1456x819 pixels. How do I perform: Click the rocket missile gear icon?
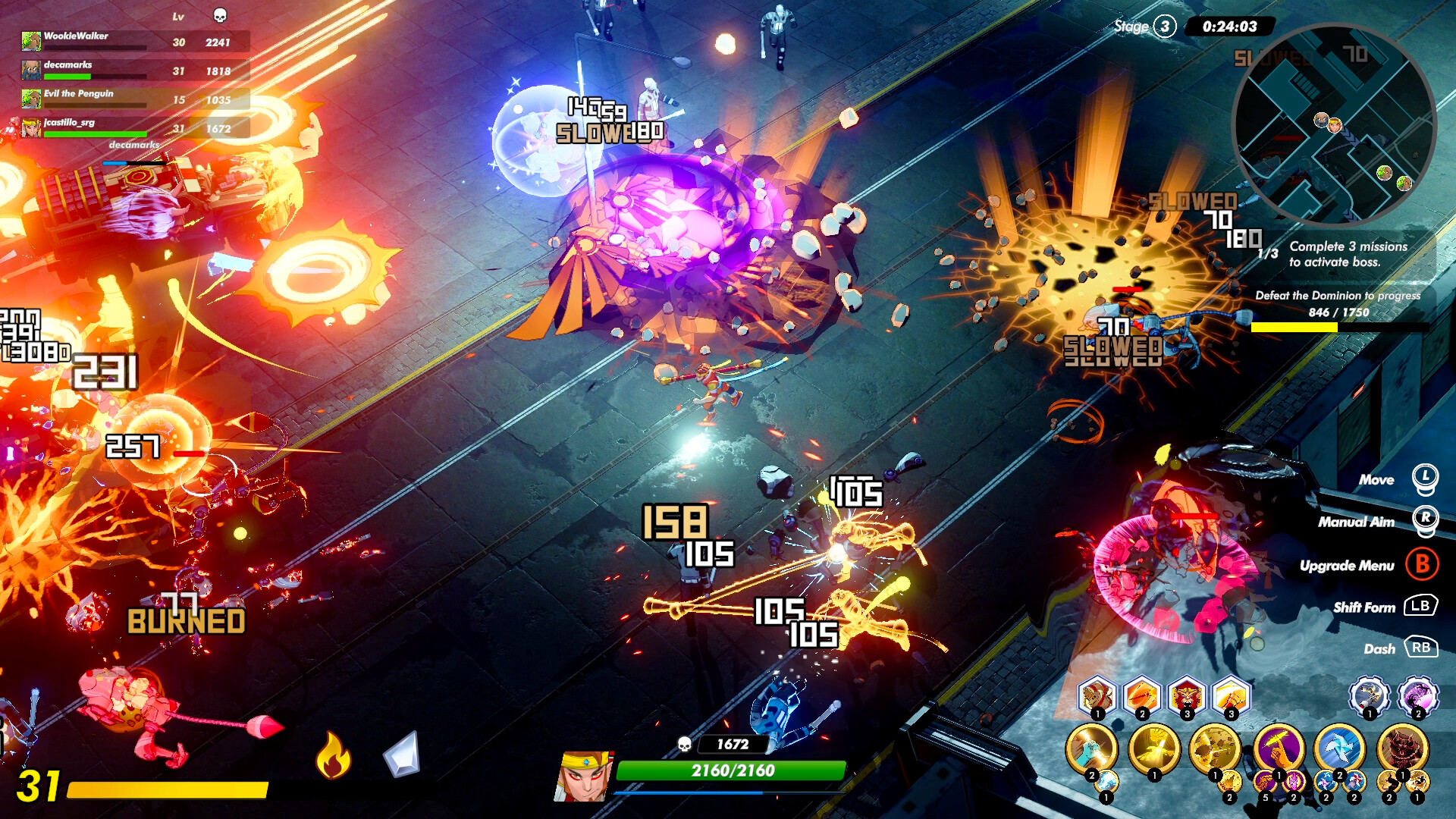coord(1369,695)
